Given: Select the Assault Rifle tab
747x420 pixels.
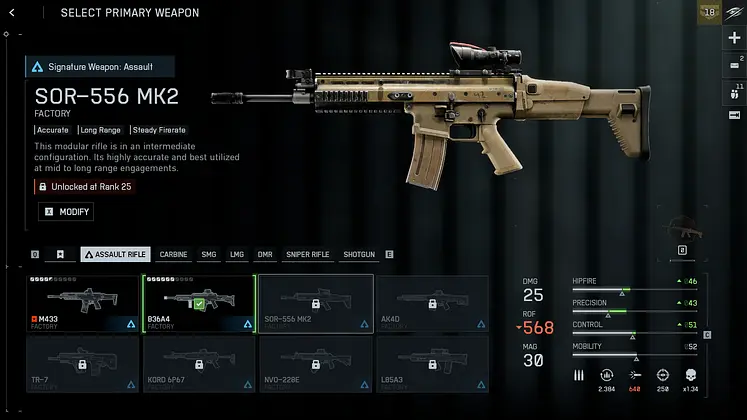Looking at the screenshot, I should pos(115,255).
